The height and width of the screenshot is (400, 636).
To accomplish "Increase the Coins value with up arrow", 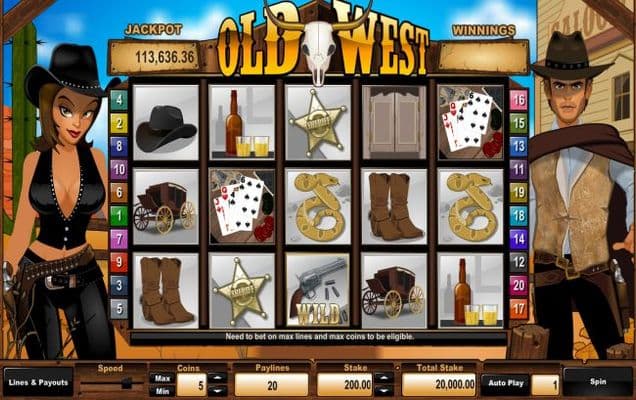I will (216, 378).
